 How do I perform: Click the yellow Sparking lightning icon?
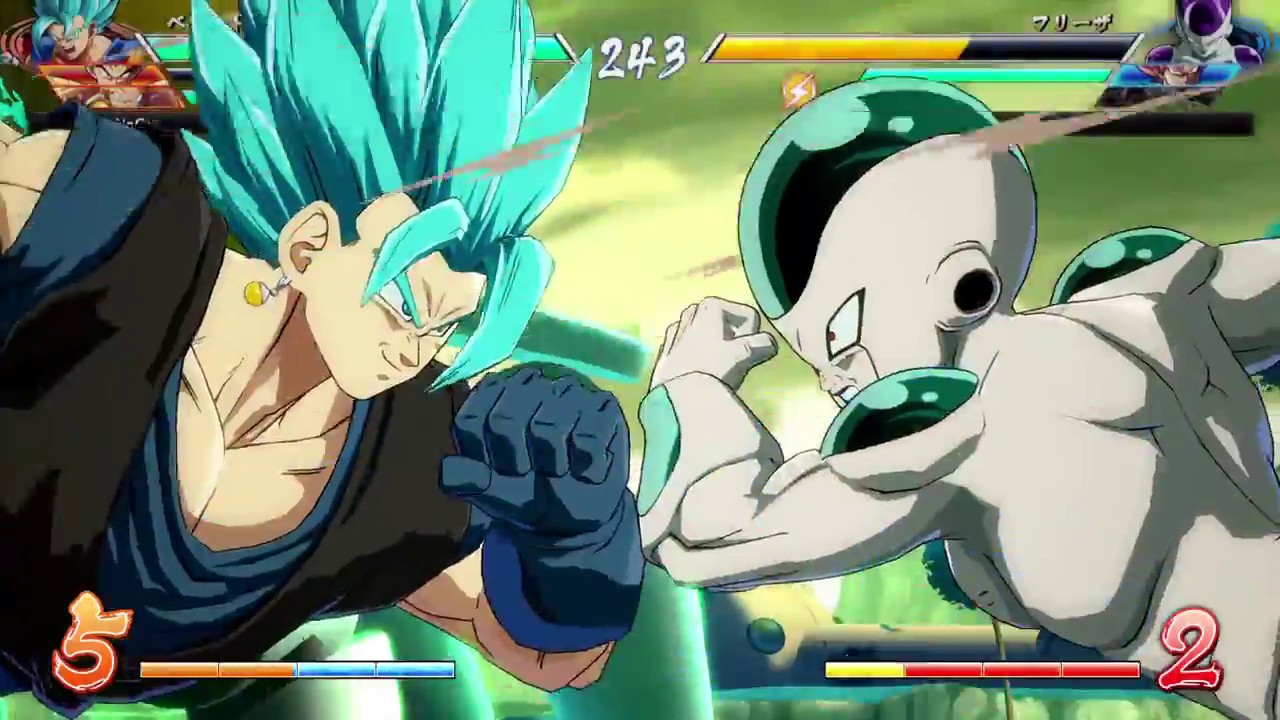(798, 90)
